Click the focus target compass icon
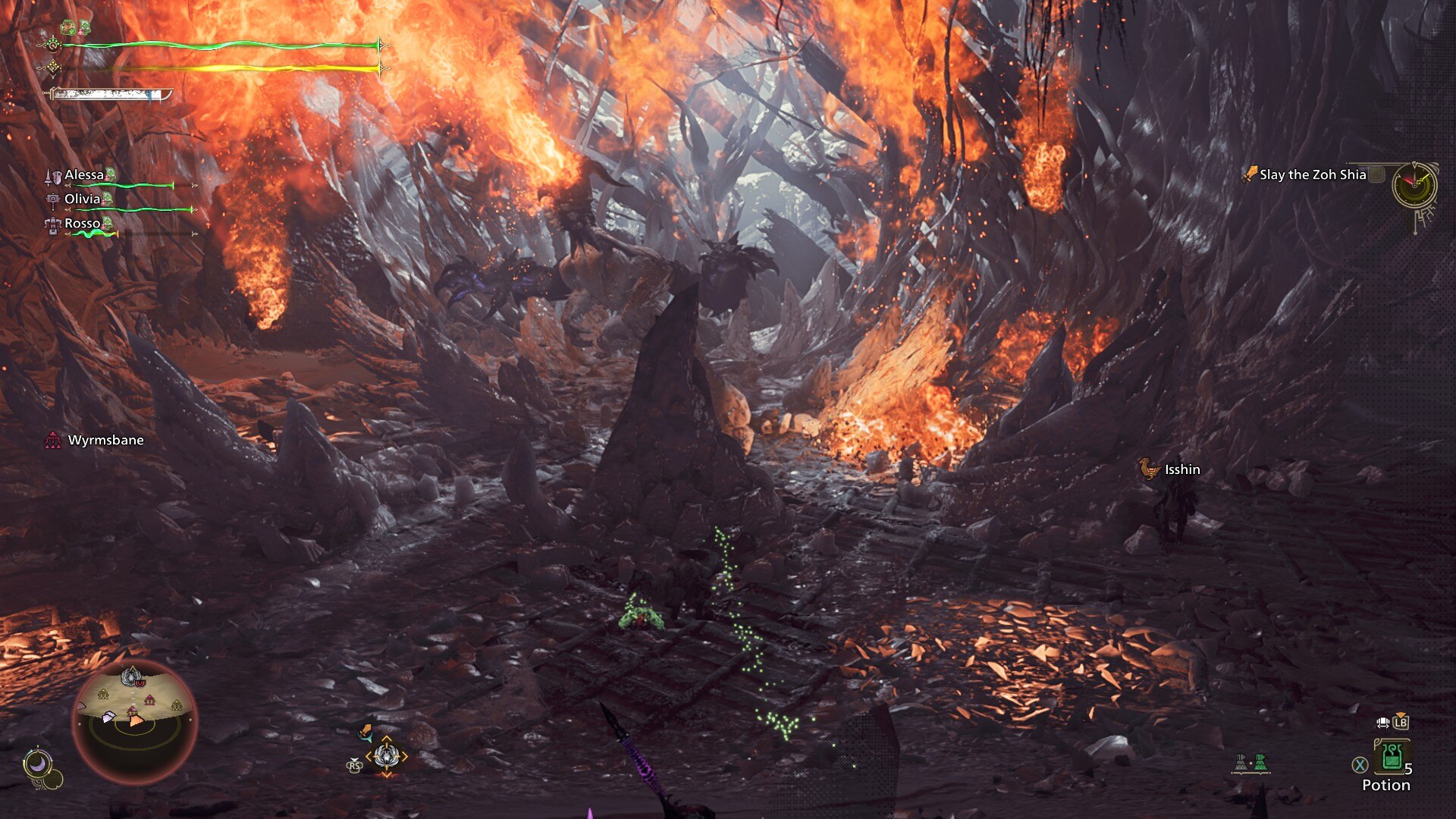Screen dimensions: 1456x819 pos(386,756)
